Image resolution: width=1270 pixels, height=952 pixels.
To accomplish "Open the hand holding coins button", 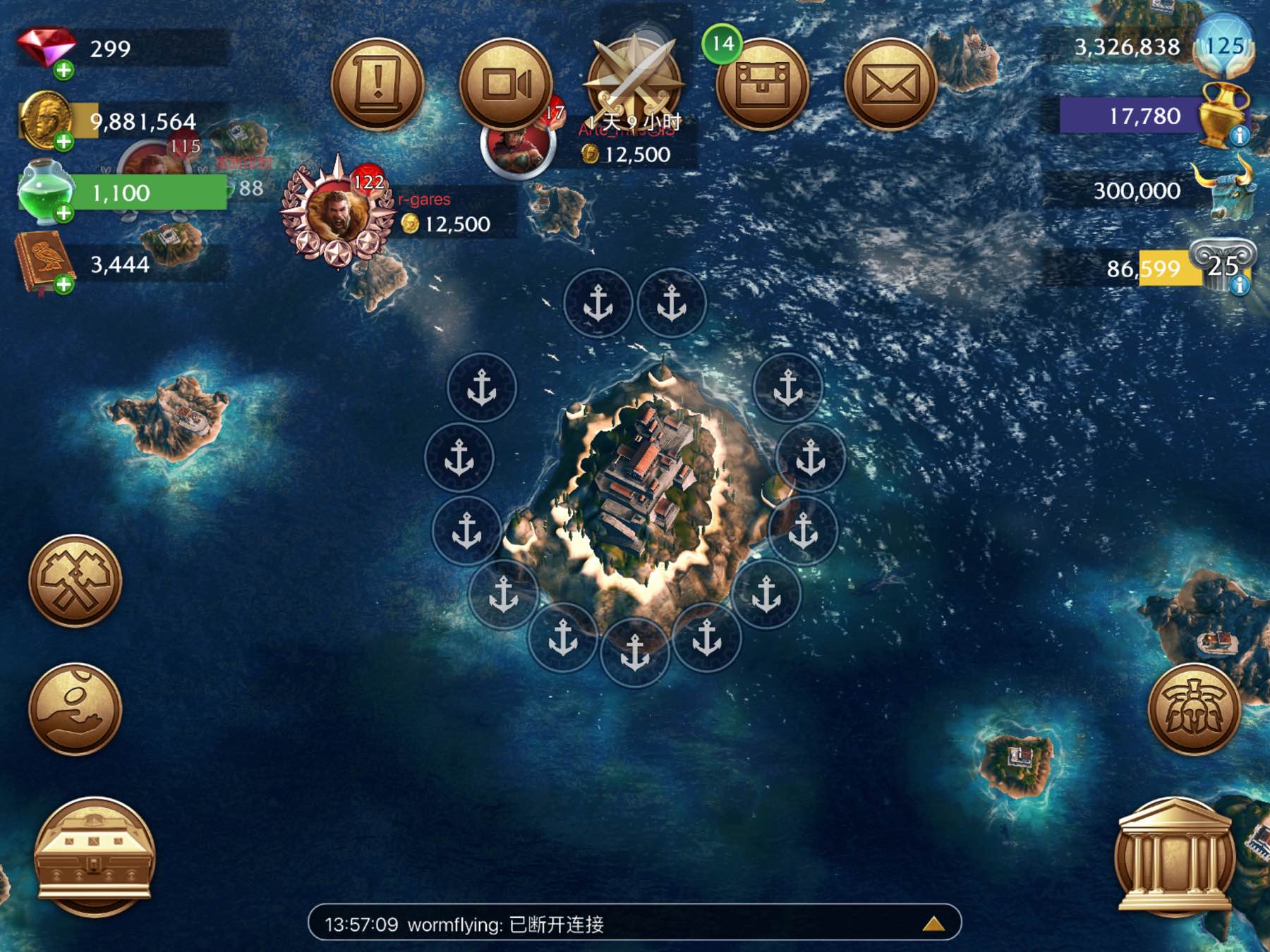I will click(x=75, y=709).
